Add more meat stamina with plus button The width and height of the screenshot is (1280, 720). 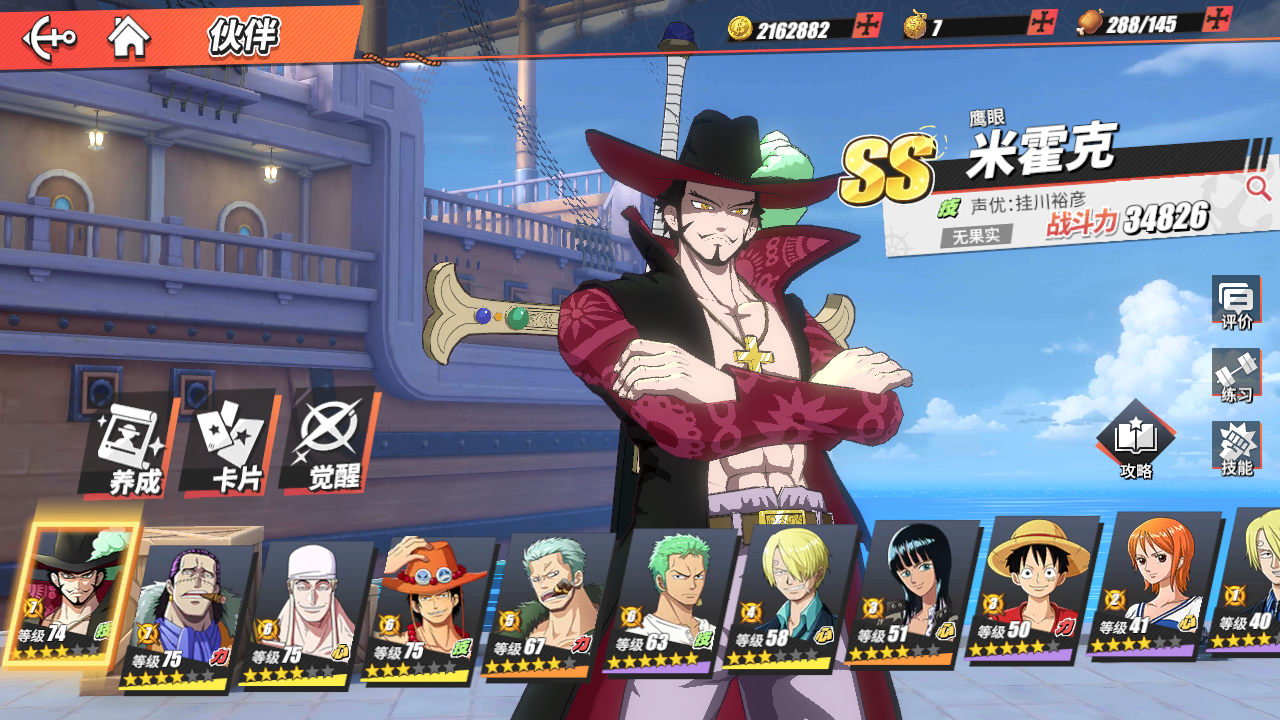tap(1218, 19)
